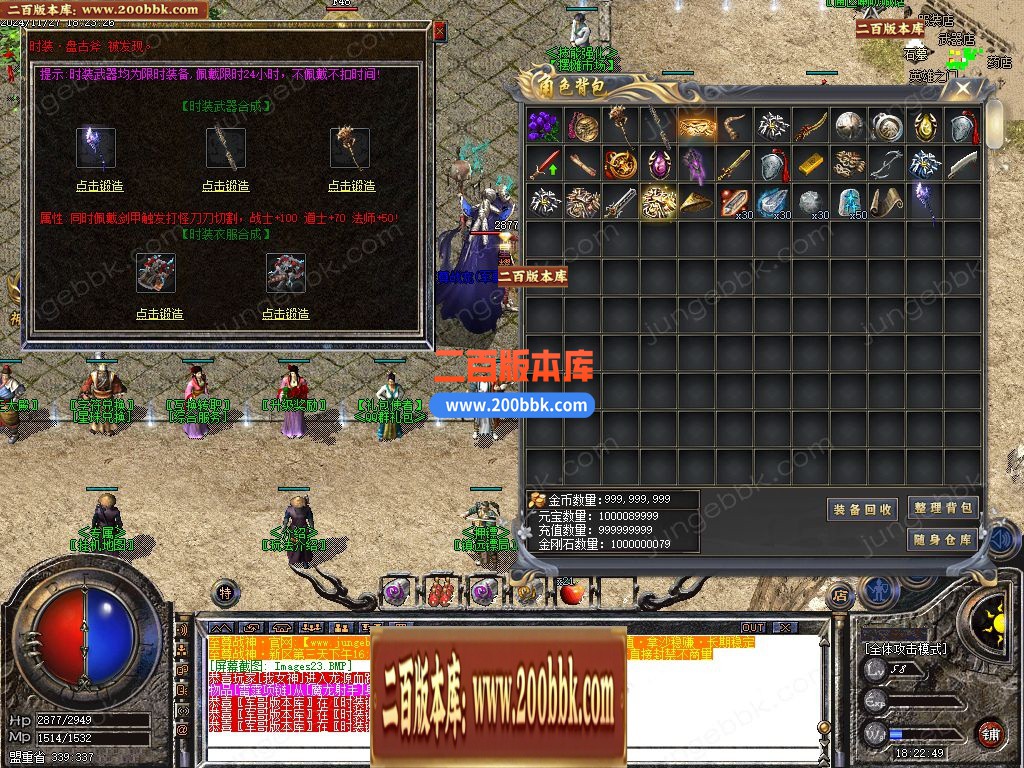Toggle the 全体攻击模式 attack mode label
Image resolution: width=1024 pixels, height=768 pixels.
click(x=905, y=649)
